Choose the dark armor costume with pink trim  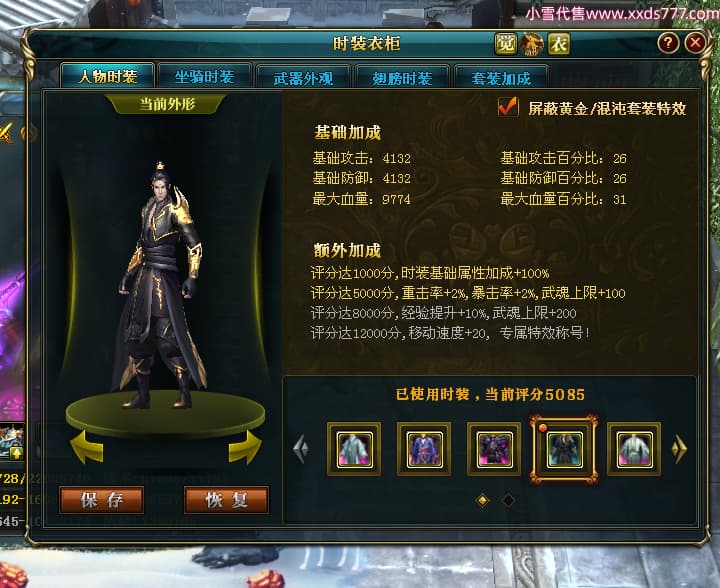point(494,447)
